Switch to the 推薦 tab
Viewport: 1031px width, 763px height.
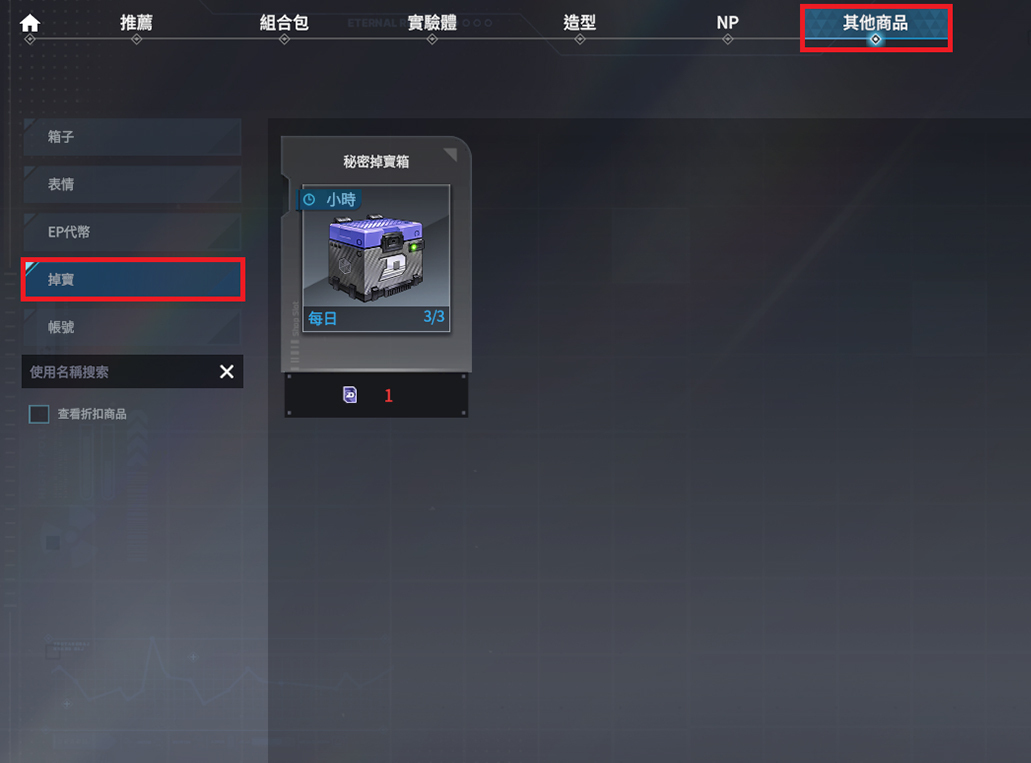point(136,23)
